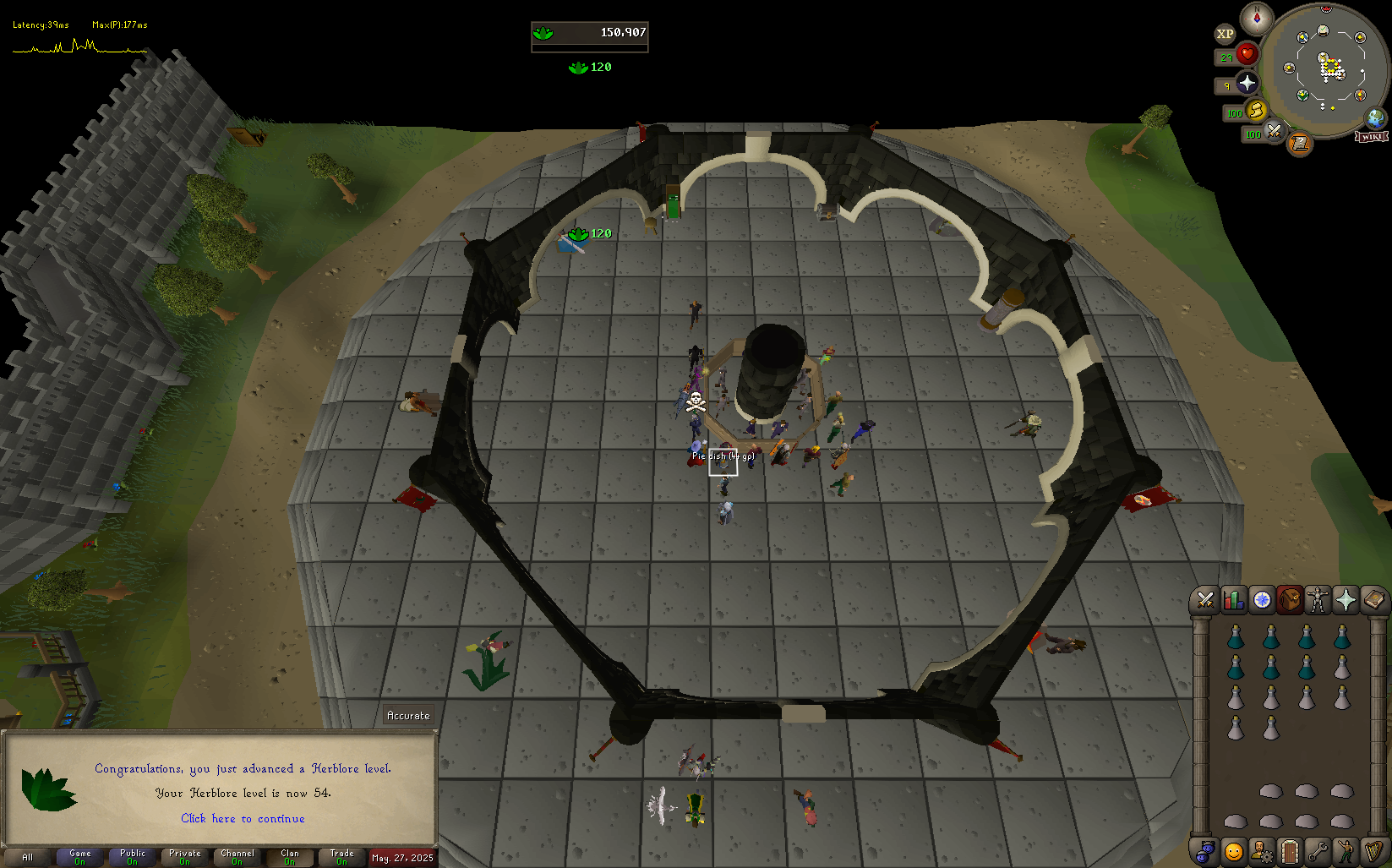
Task: Activate quick-prayers with the prayer orb
Action: tap(1247, 83)
